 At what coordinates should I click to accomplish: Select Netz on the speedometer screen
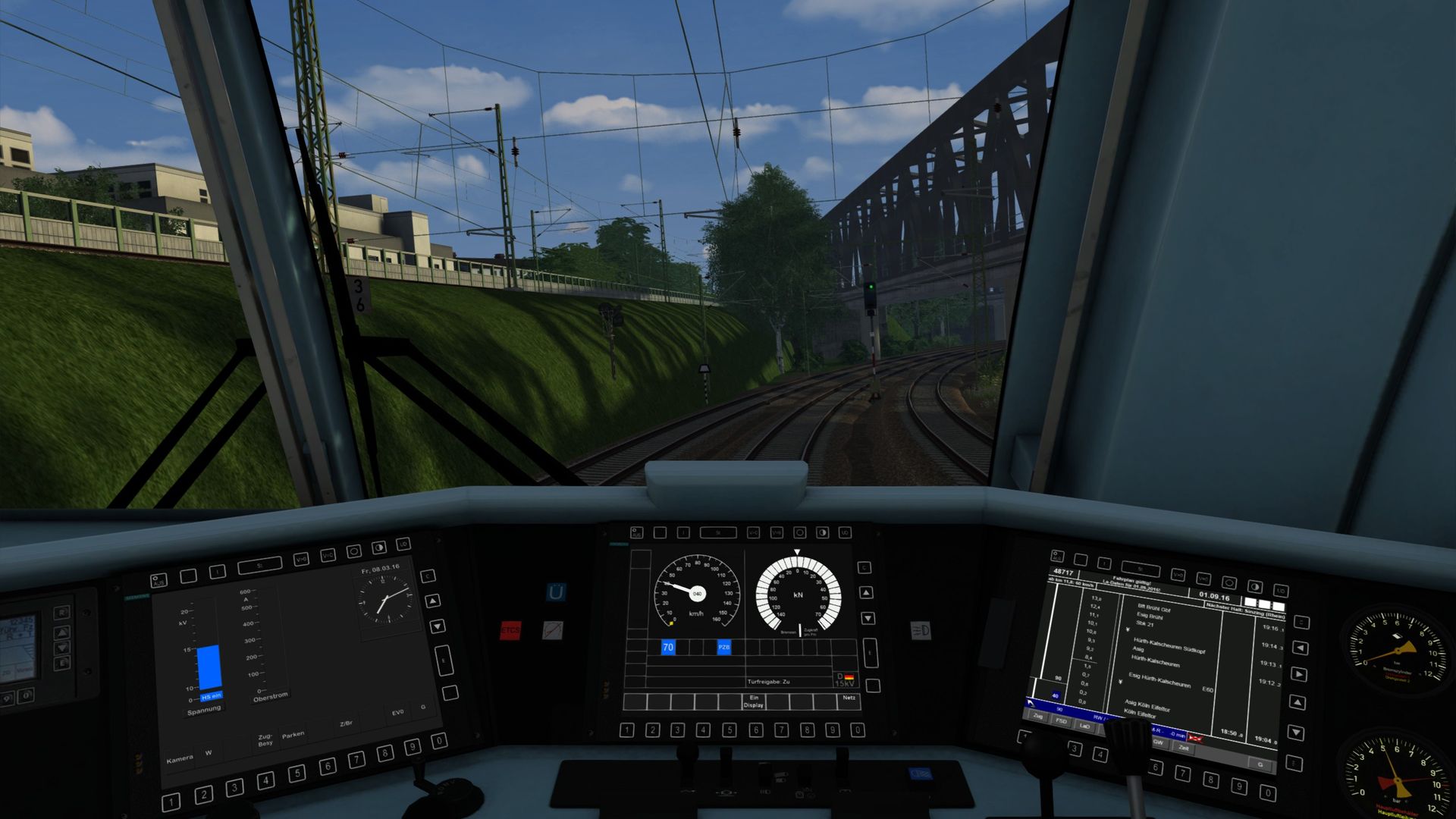point(849,698)
